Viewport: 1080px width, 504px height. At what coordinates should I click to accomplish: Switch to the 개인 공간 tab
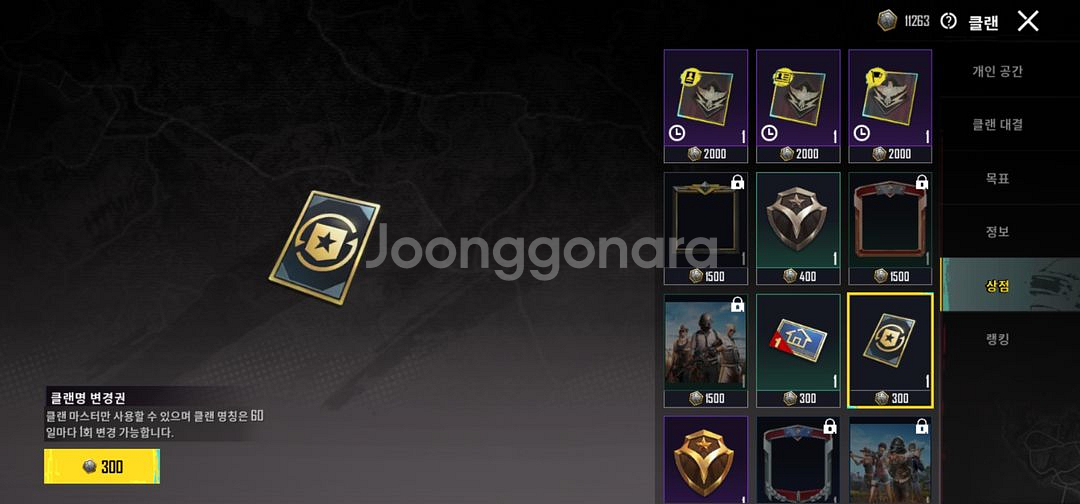click(x=997, y=72)
